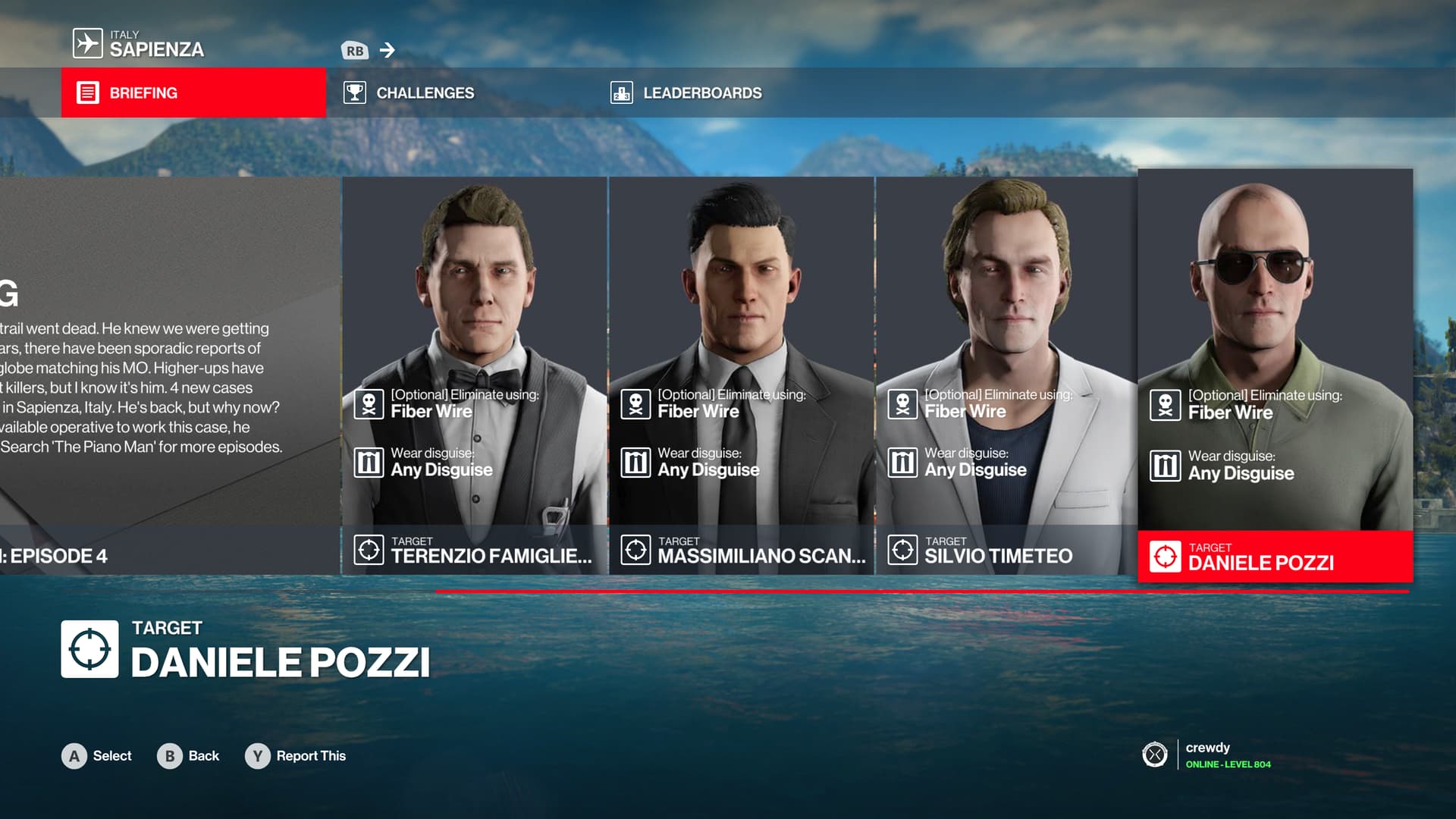
Task: Switch to the Briefing tab
Action: tap(193, 93)
